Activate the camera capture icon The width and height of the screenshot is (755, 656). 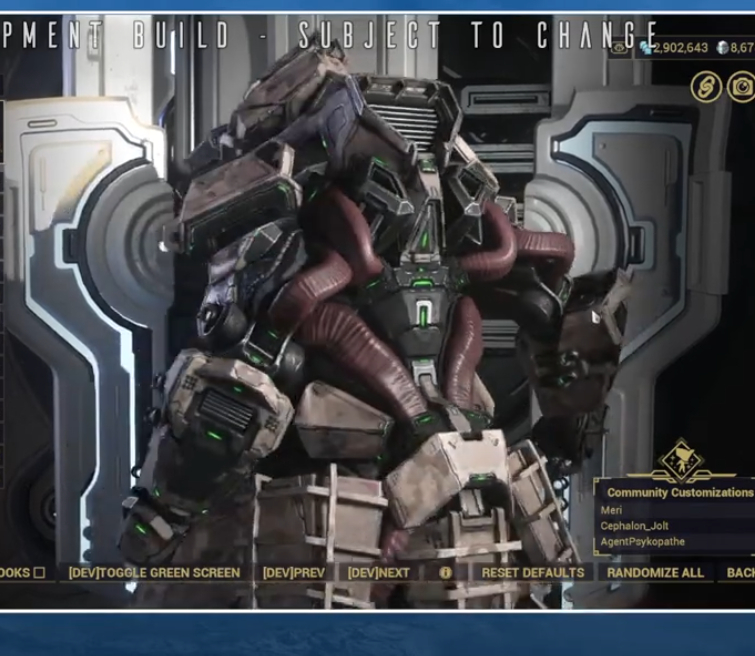tap(742, 87)
